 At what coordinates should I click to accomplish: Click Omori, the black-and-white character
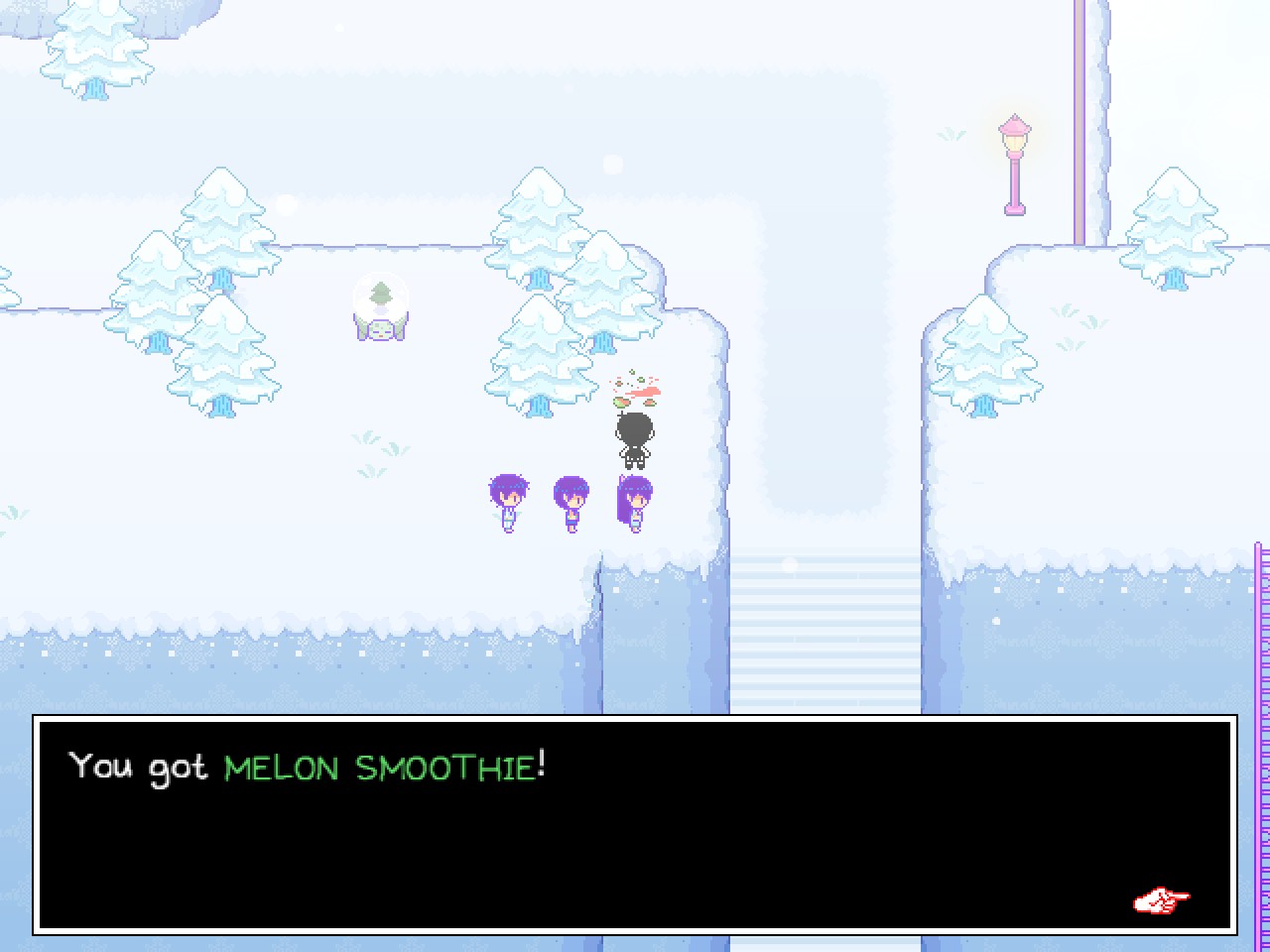[634, 436]
